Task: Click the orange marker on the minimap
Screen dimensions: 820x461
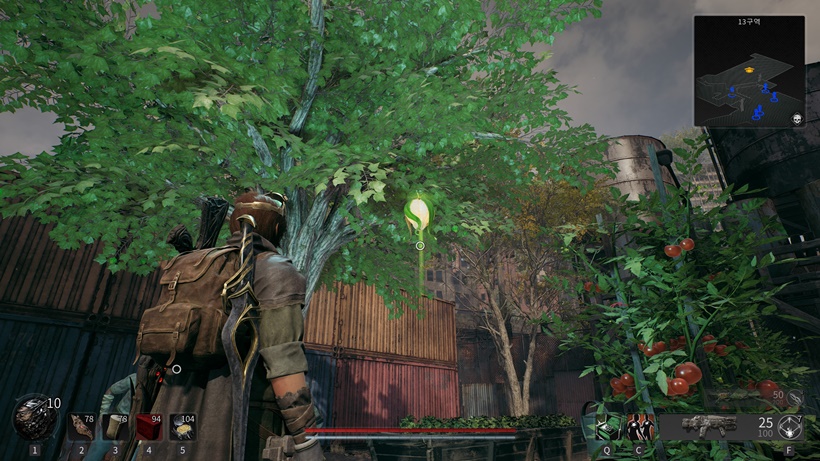Action: point(747,71)
